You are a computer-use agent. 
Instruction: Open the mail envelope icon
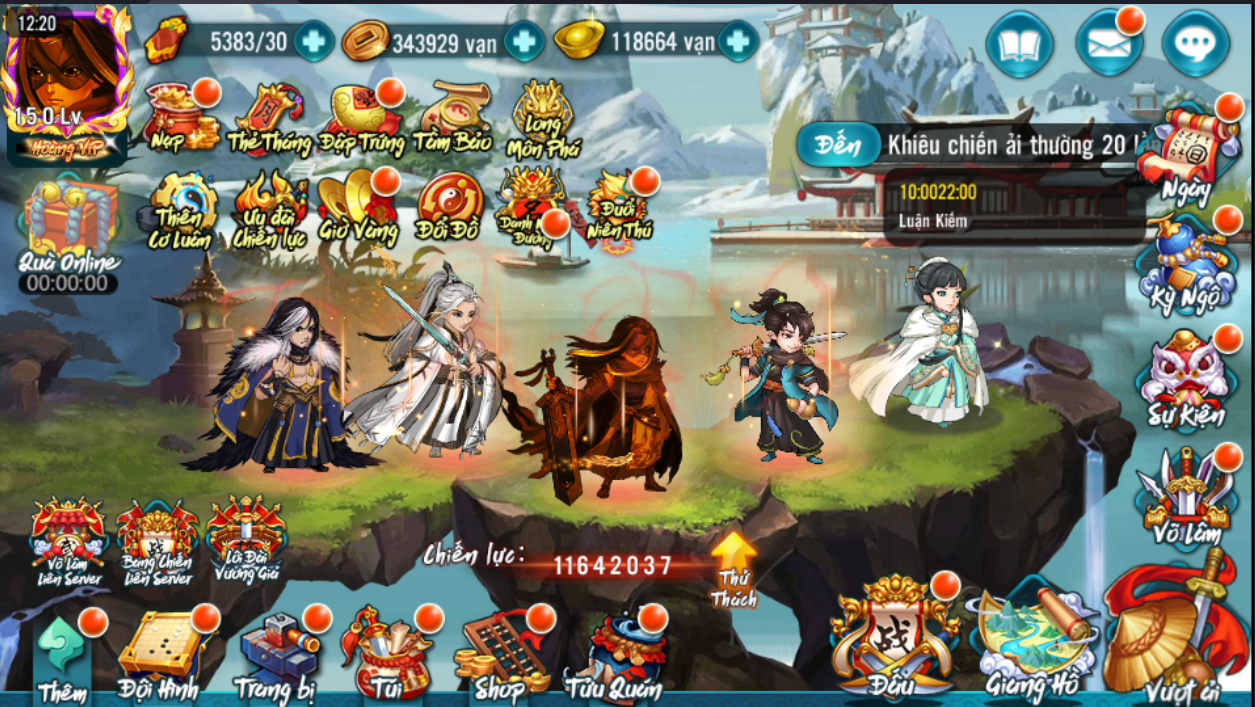click(1108, 44)
